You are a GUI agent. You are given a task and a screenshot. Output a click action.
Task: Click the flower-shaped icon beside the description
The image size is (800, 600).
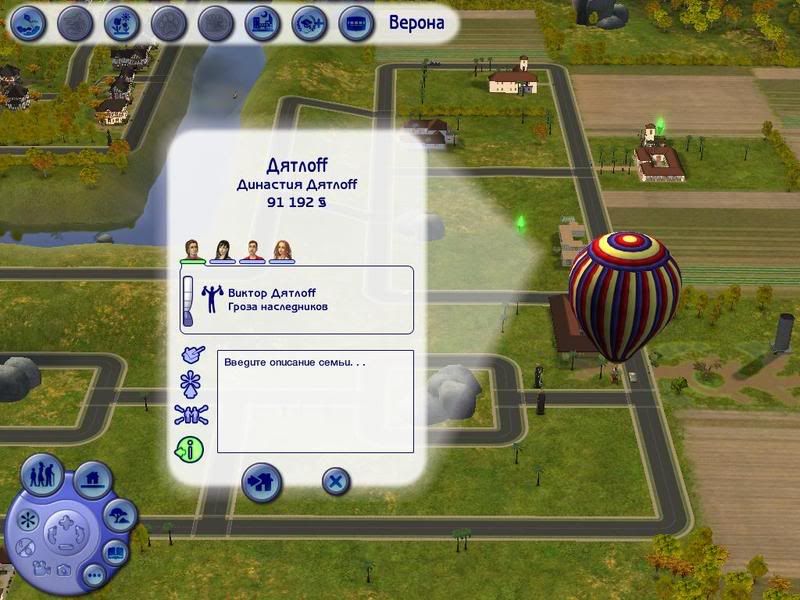click(190, 385)
